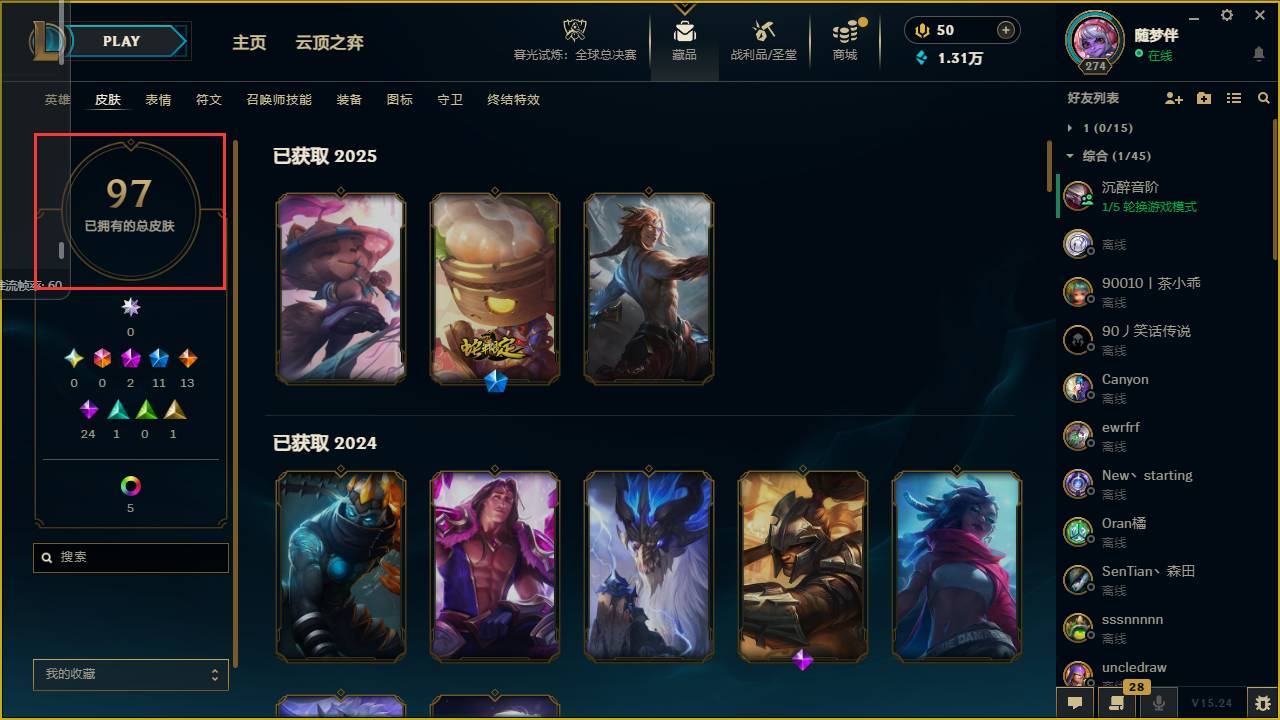The height and width of the screenshot is (720, 1280).
Task: Click the create friend group folder icon
Action: point(1203,98)
